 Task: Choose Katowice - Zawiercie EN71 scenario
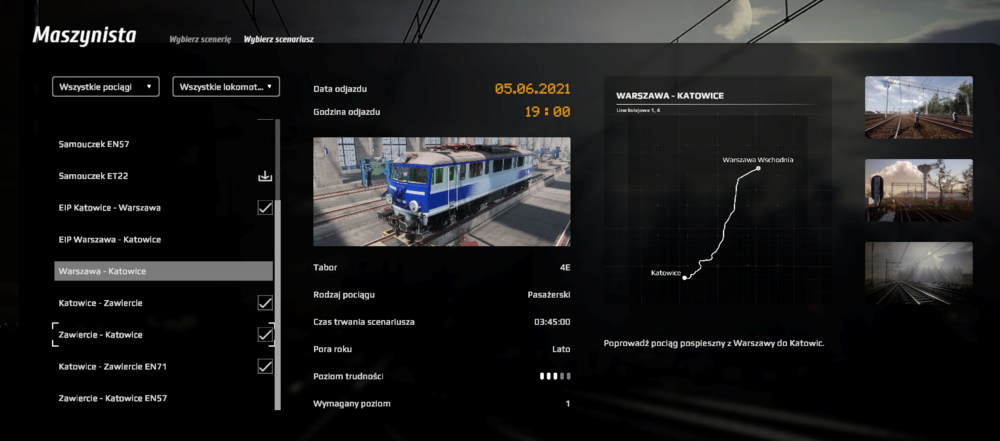click(x=112, y=367)
